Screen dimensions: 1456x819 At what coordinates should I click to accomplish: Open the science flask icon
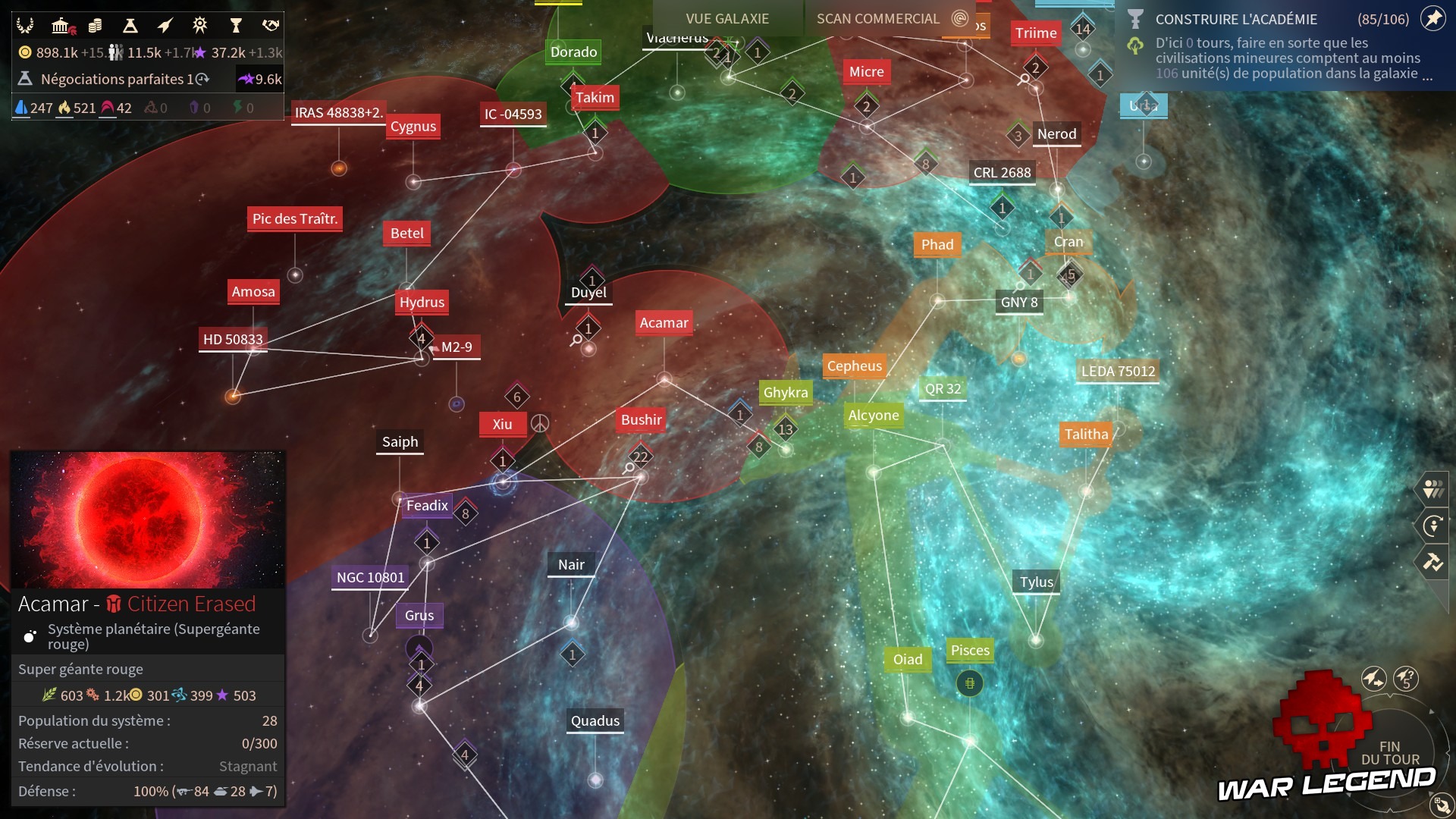[x=130, y=25]
